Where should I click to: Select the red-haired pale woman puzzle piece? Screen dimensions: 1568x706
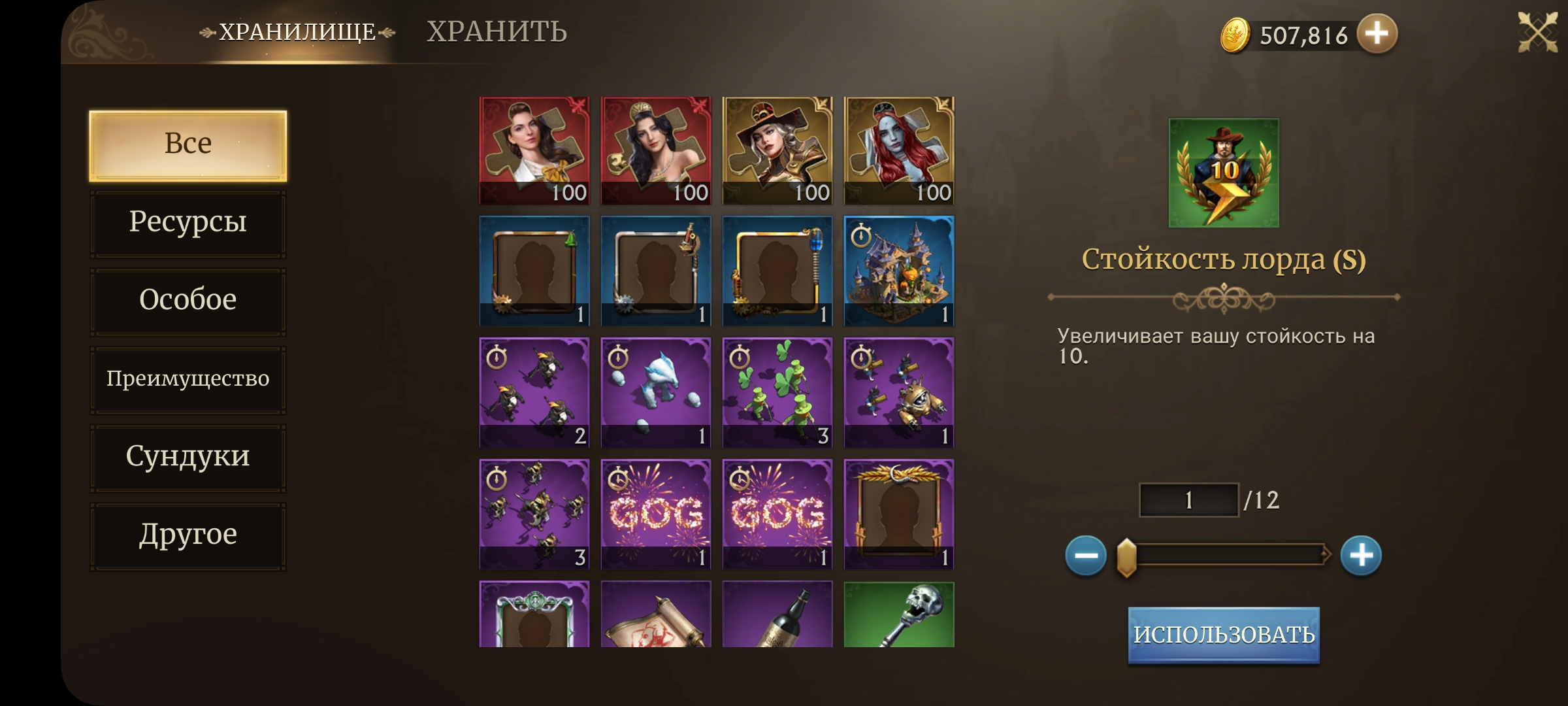[x=899, y=151]
